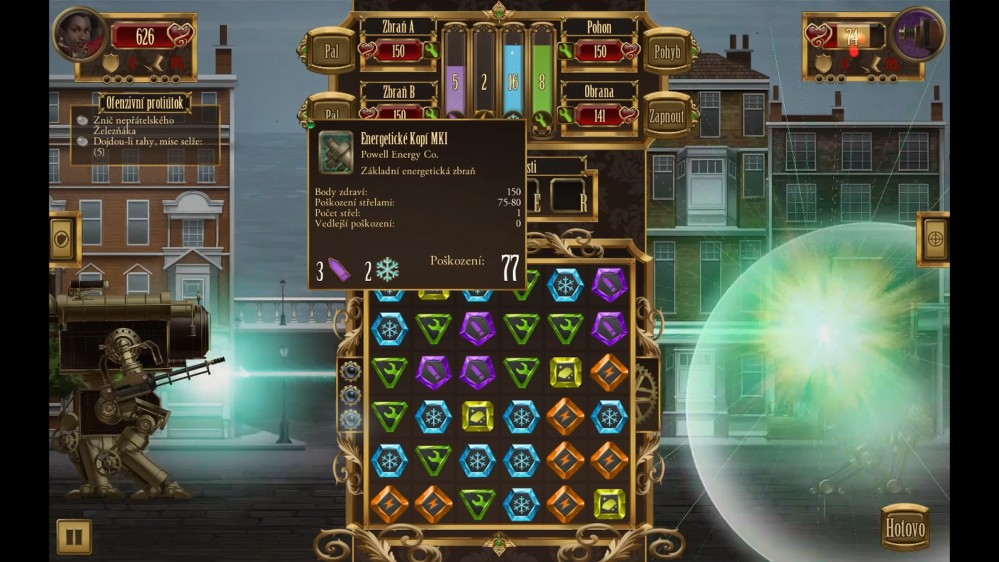Pause the game
Screen dimensions: 999x562
[x=73, y=537]
